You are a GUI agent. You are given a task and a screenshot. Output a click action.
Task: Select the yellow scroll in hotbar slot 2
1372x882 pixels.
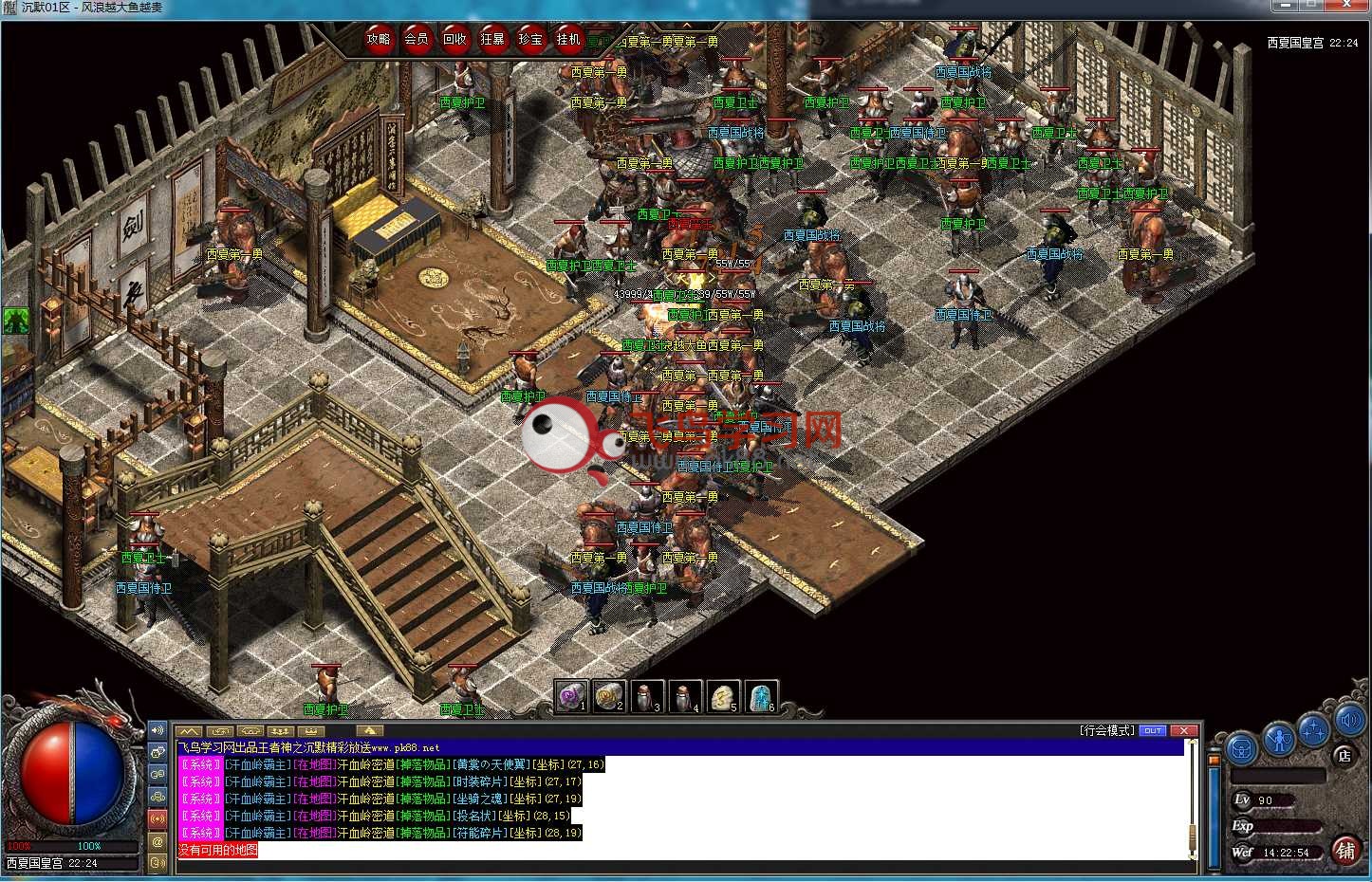pyautogui.click(x=609, y=697)
